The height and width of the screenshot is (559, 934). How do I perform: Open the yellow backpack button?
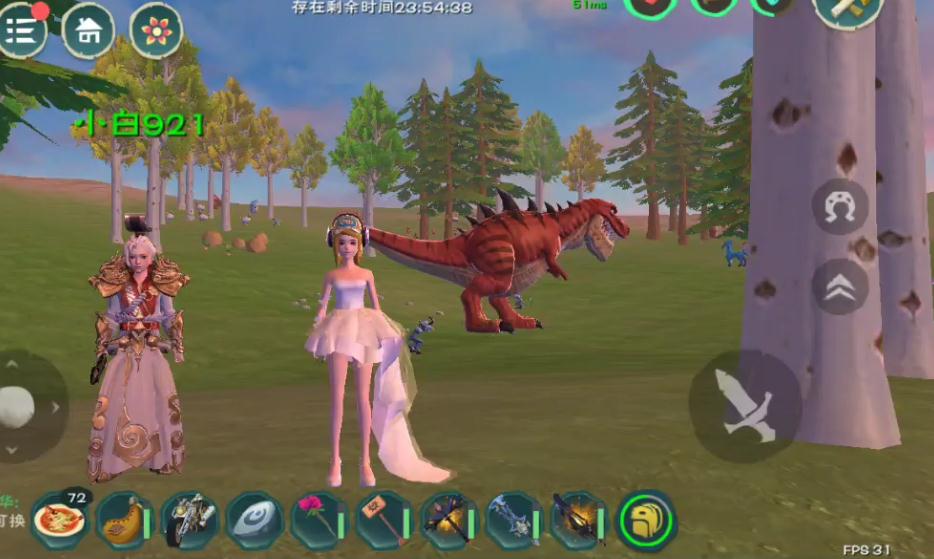[x=646, y=520]
